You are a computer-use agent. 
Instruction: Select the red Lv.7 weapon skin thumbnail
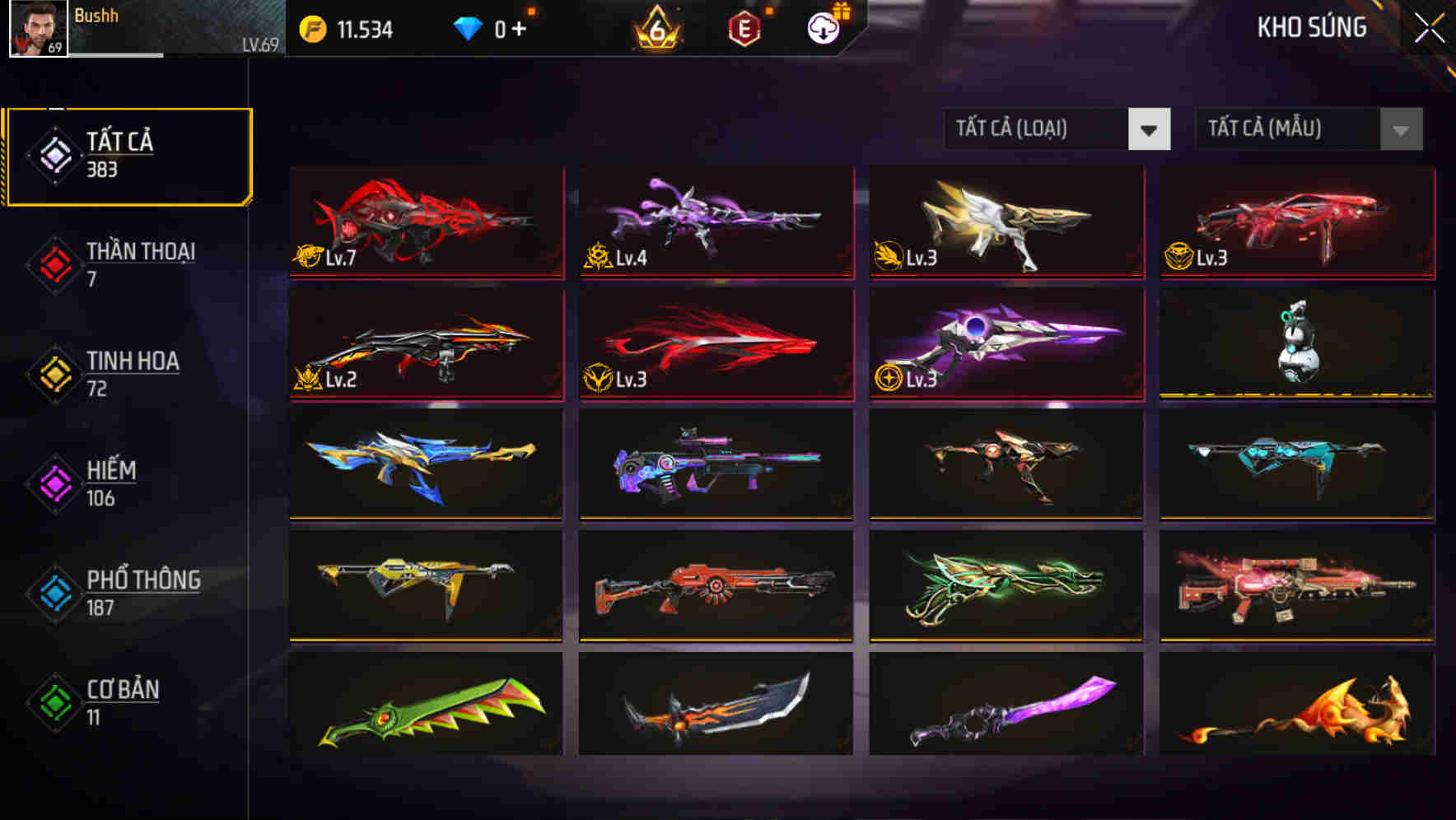click(x=425, y=223)
